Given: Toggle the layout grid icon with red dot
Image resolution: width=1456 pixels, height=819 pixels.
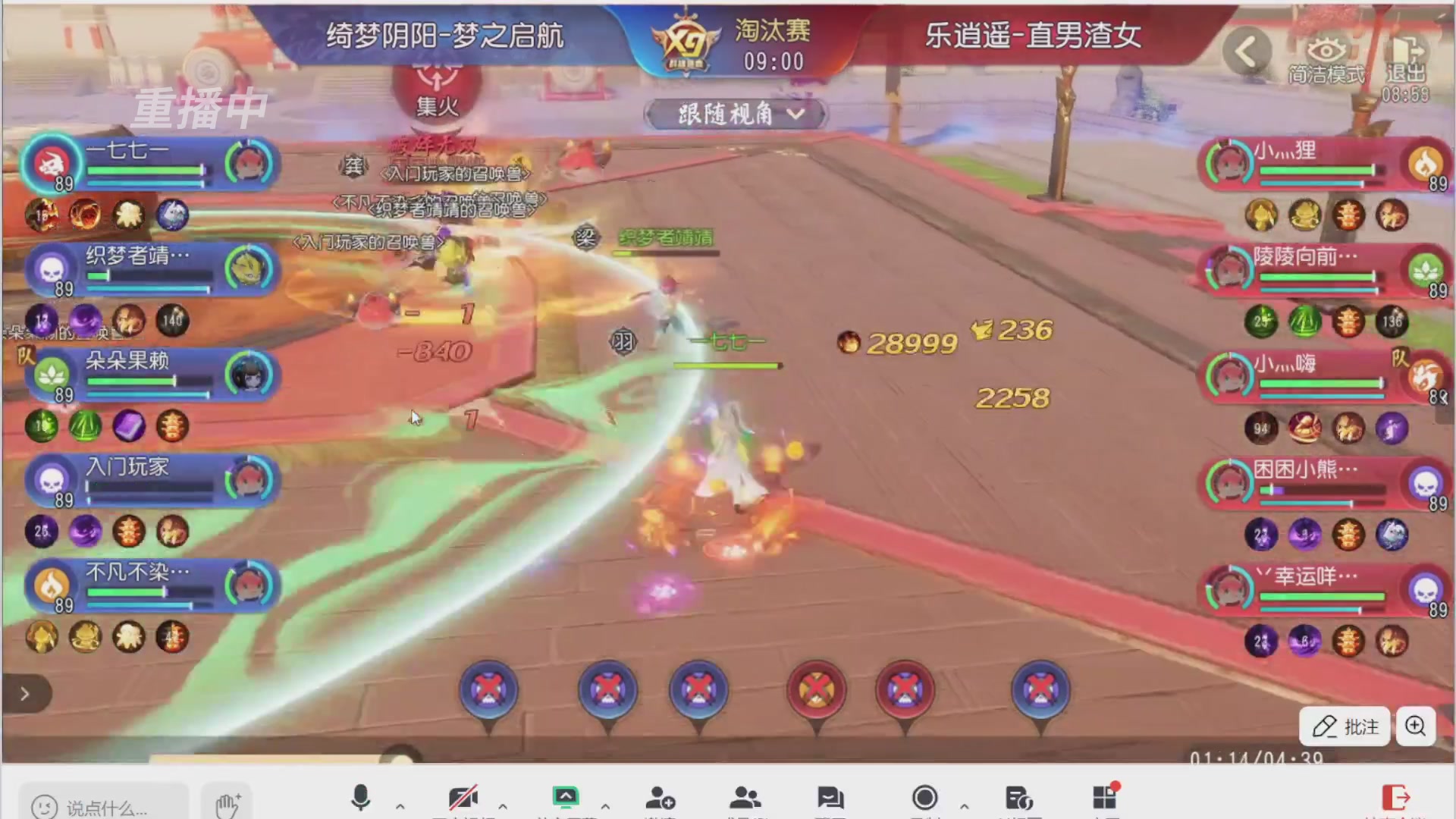Looking at the screenshot, I should coord(1105,796).
